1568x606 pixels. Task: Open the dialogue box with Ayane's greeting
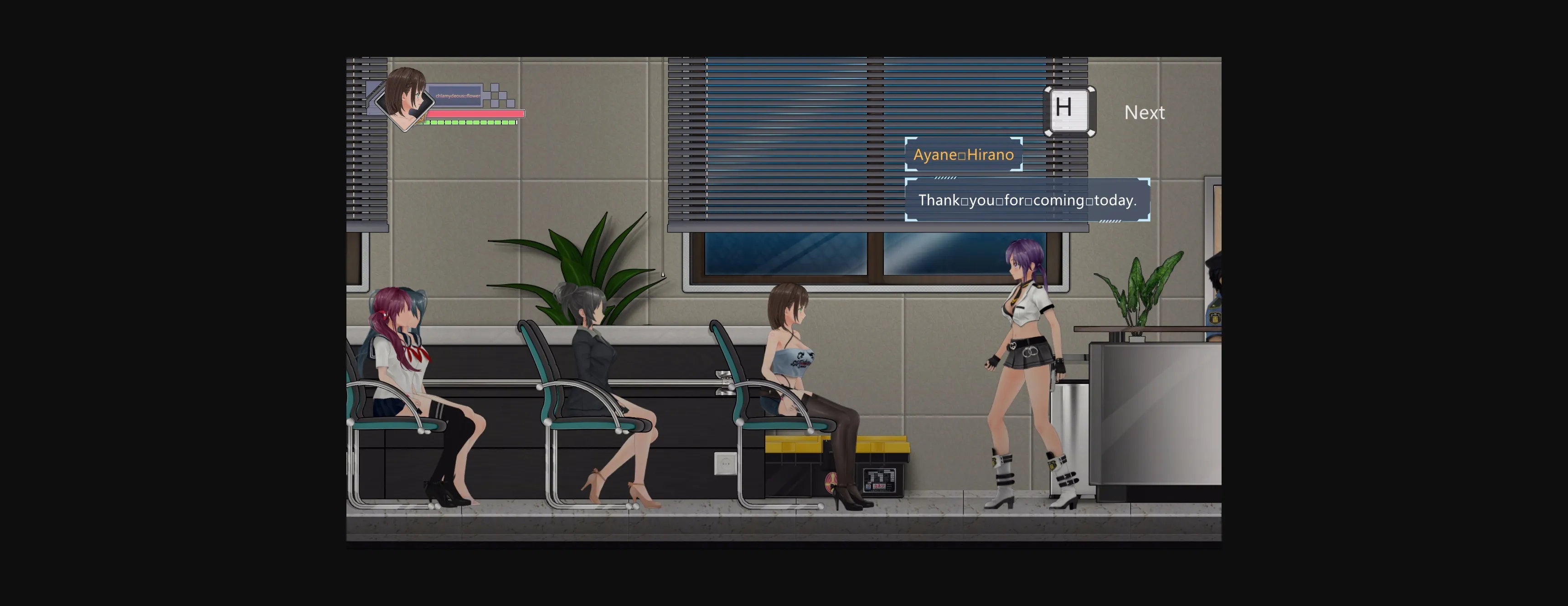pyautogui.click(x=1027, y=201)
